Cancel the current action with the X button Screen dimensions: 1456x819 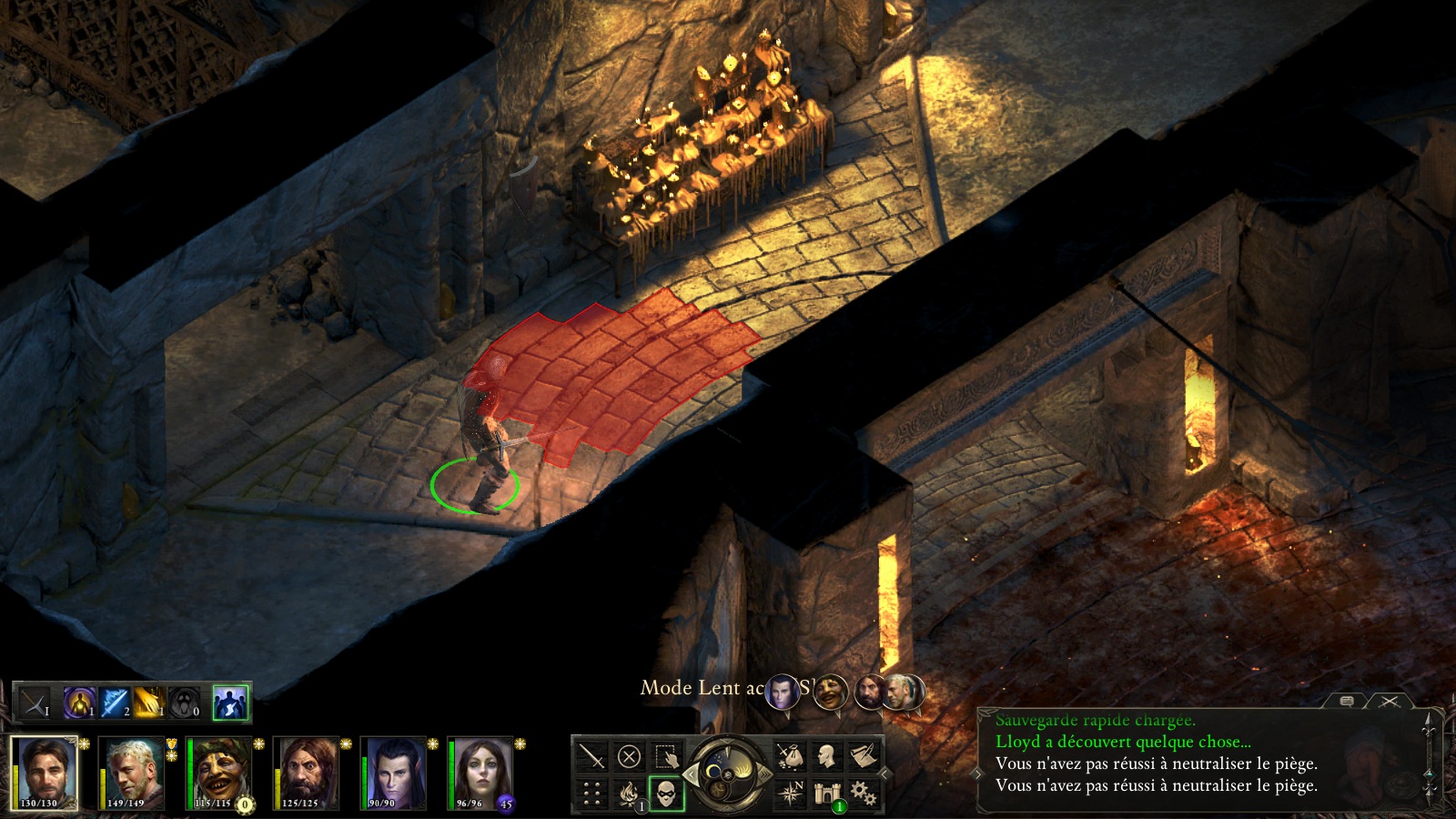[x=629, y=756]
